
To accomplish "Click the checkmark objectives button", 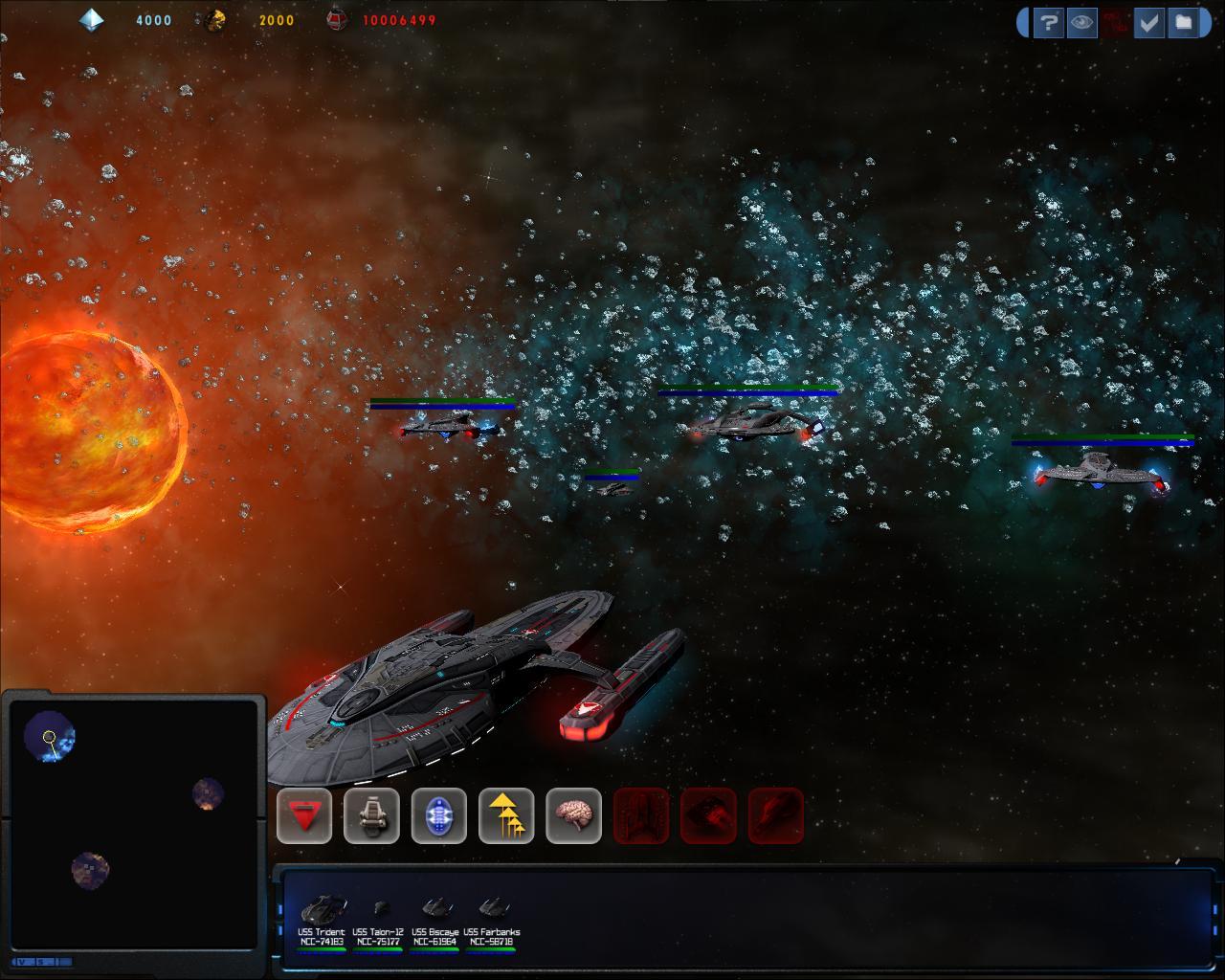I will [x=1148, y=22].
